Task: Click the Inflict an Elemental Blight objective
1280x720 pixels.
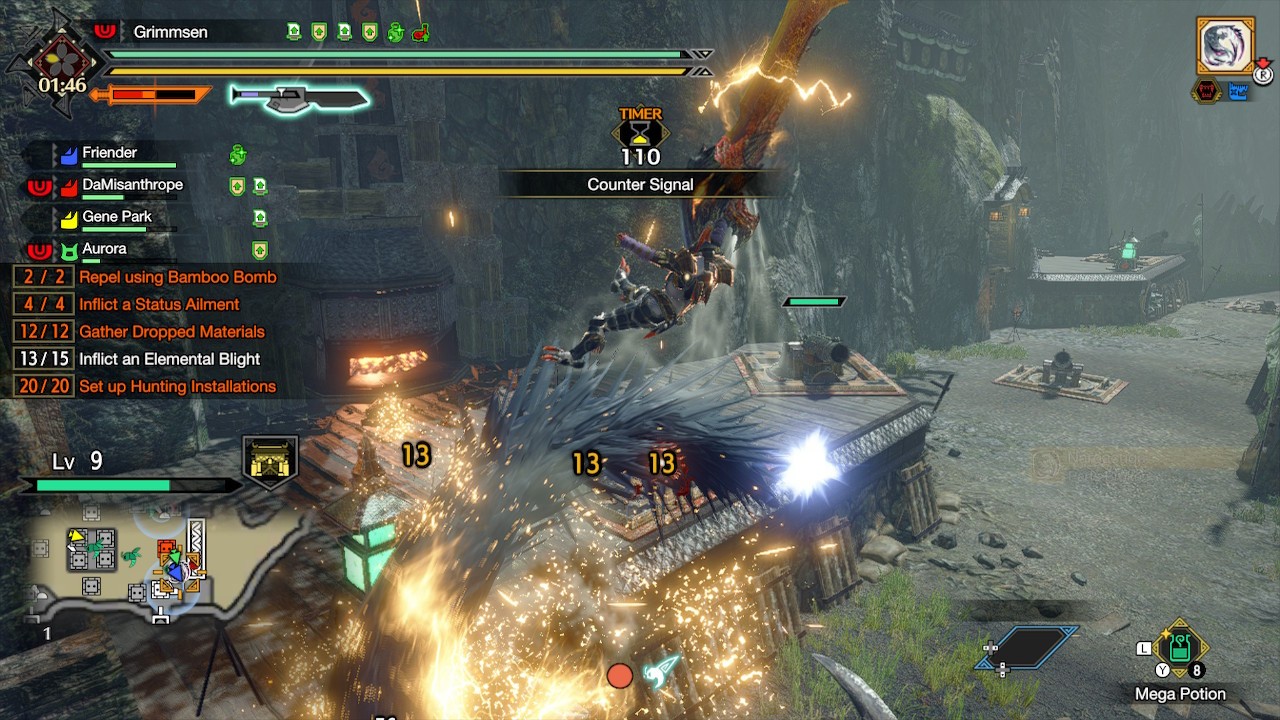Action: 169,359
